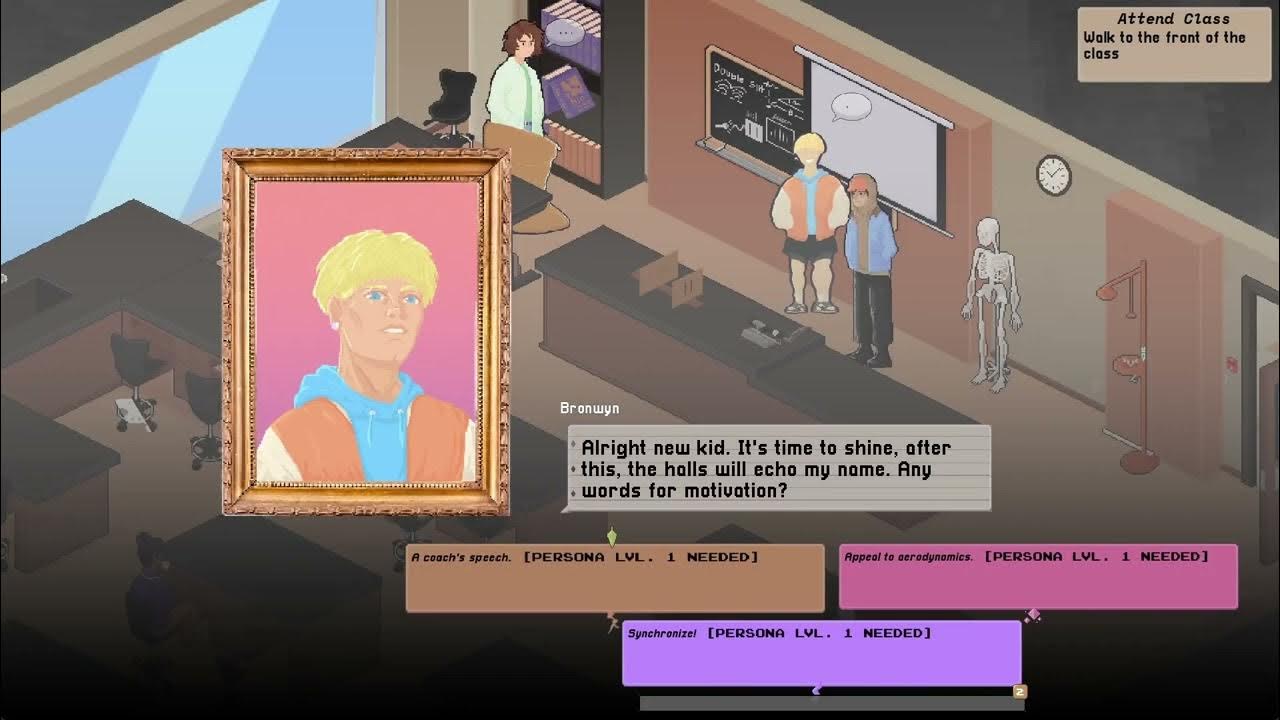Choose the "A coach's speech" reply
1280x720 pixels.
coord(615,578)
